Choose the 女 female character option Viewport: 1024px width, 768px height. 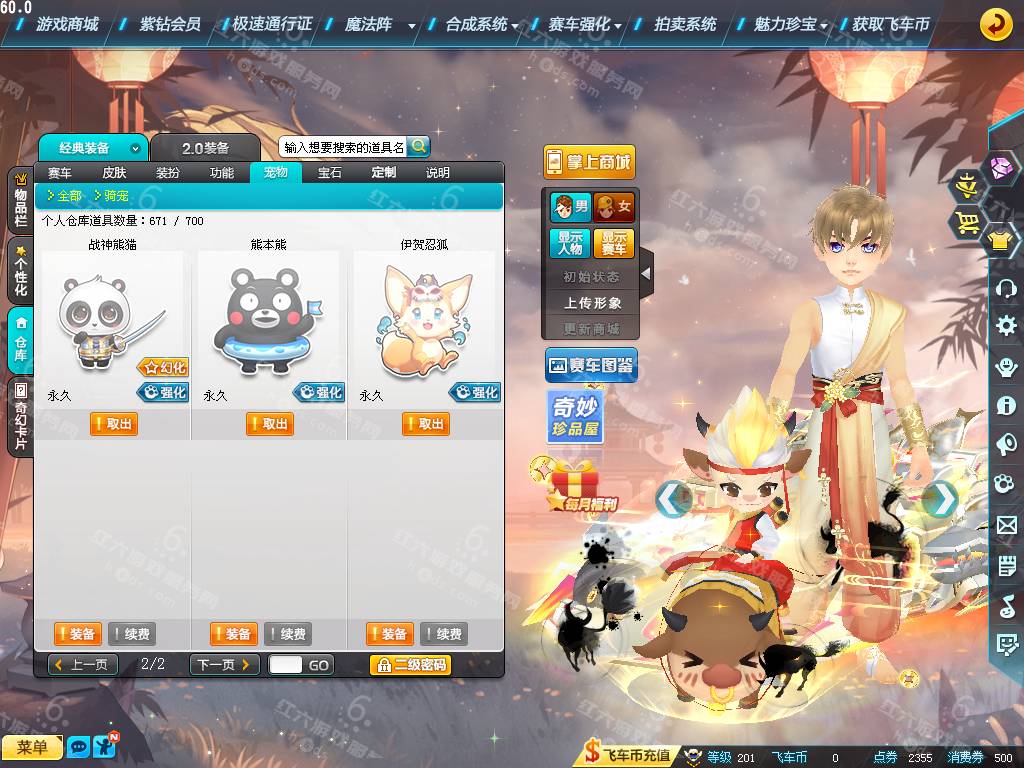614,208
